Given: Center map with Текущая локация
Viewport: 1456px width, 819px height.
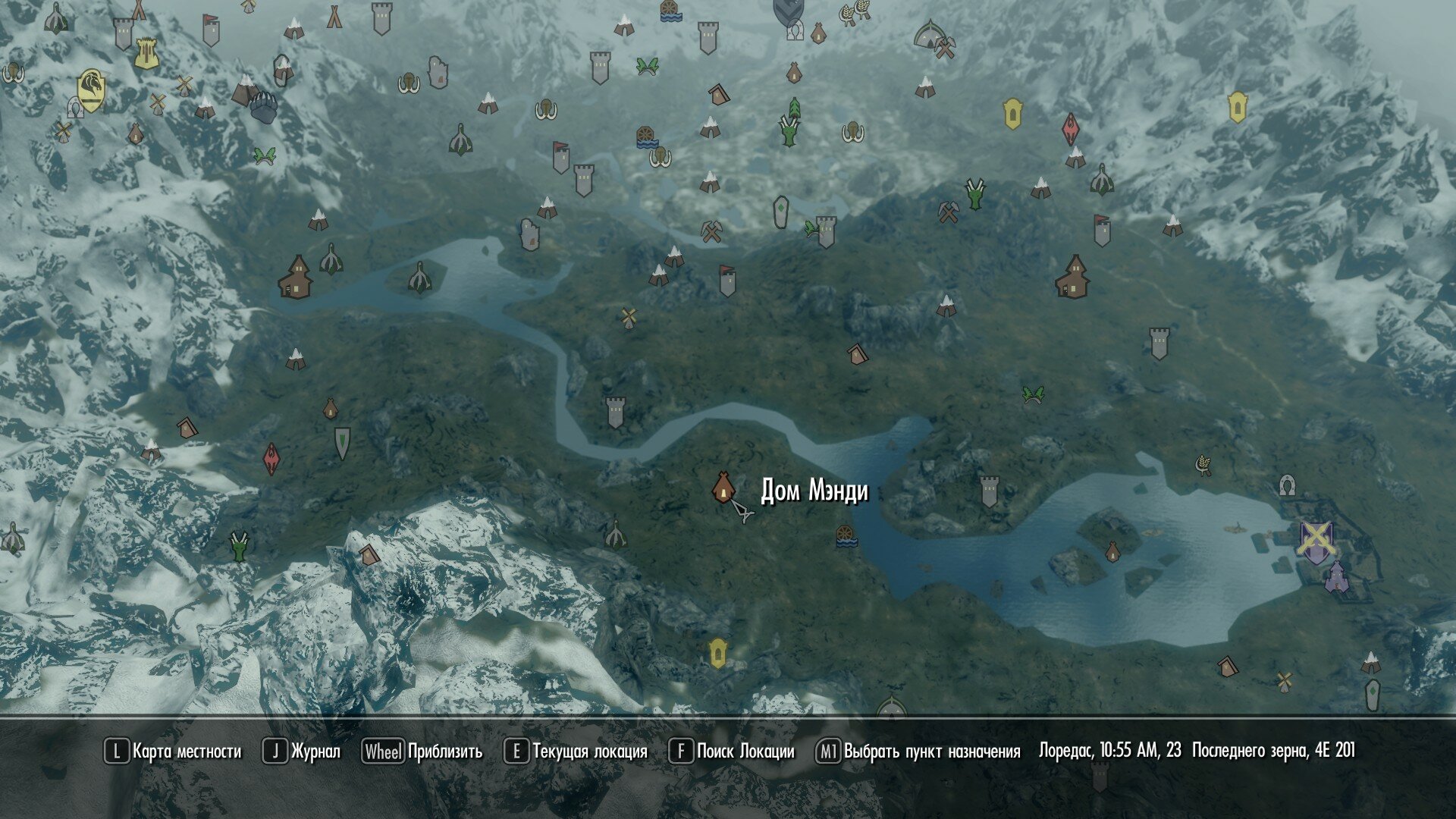Looking at the screenshot, I should coord(589,752).
